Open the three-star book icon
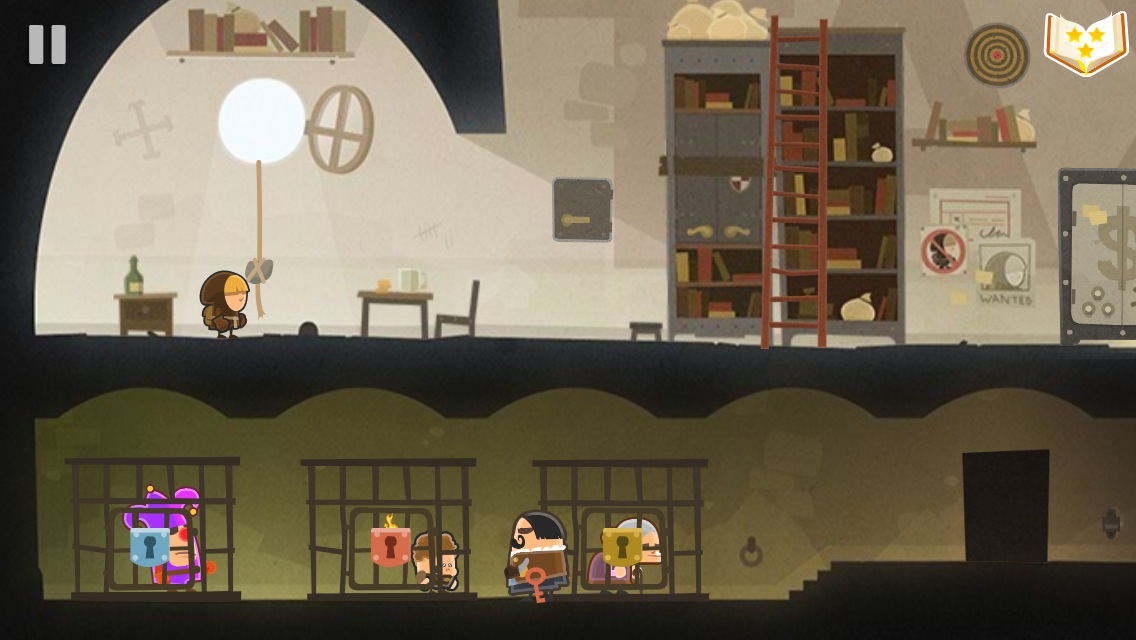The width and height of the screenshot is (1136, 640). click(1085, 43)
